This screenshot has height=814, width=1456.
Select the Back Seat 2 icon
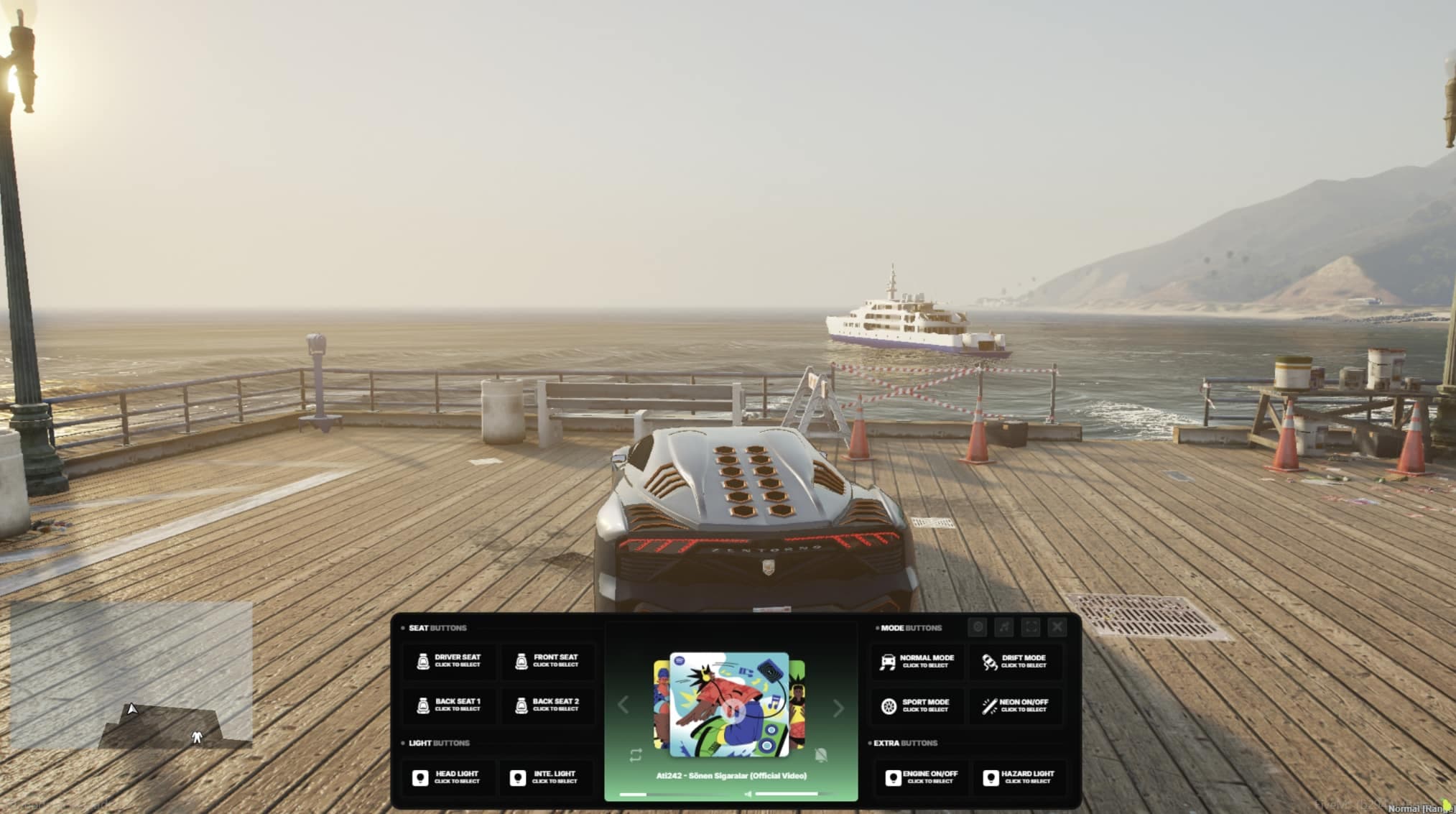[521, 705]
